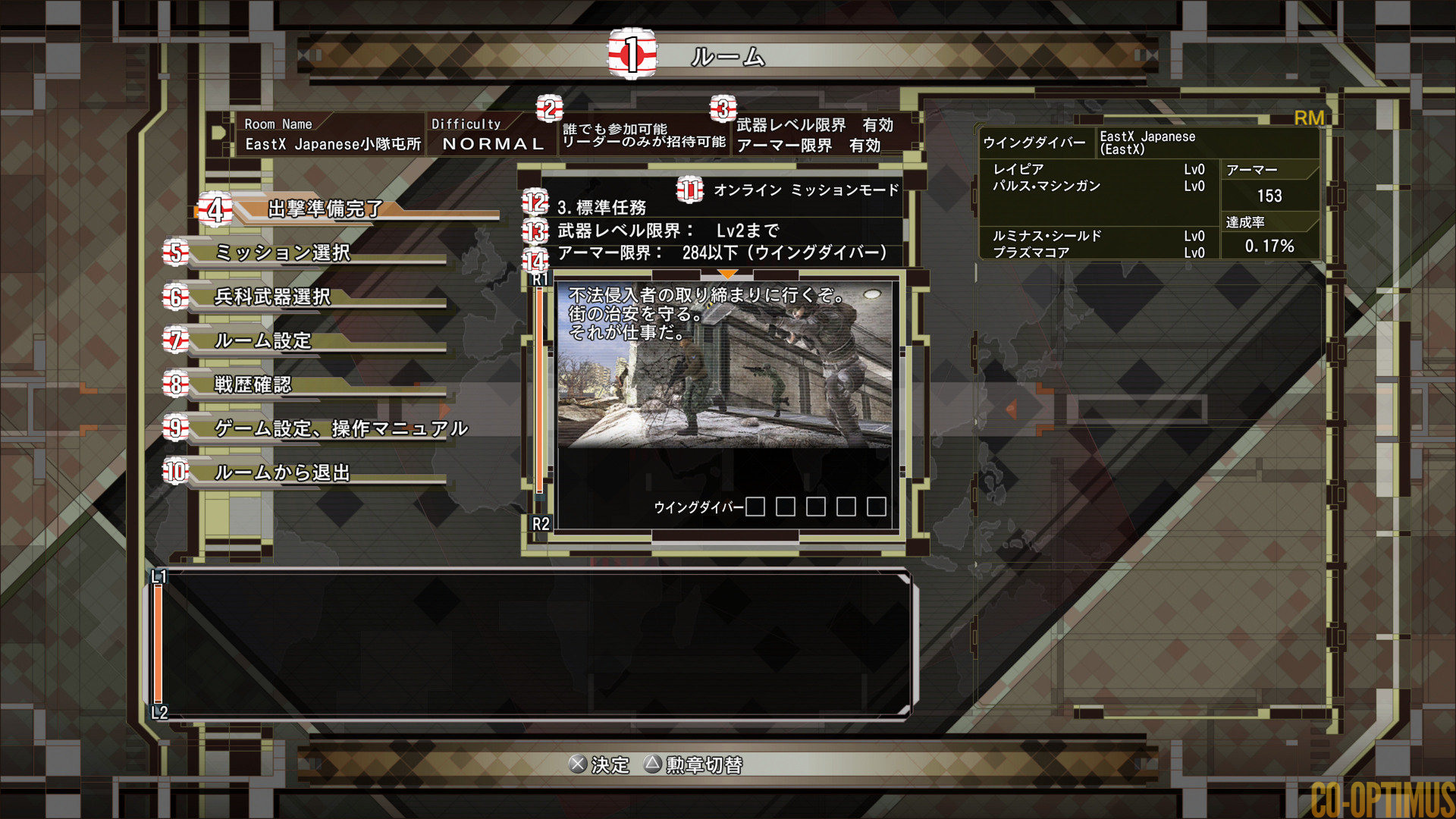Click the ✕ 決定 confirm button icon
Image resolution: width=1456 pixels, height=819 pixels.
579,766
